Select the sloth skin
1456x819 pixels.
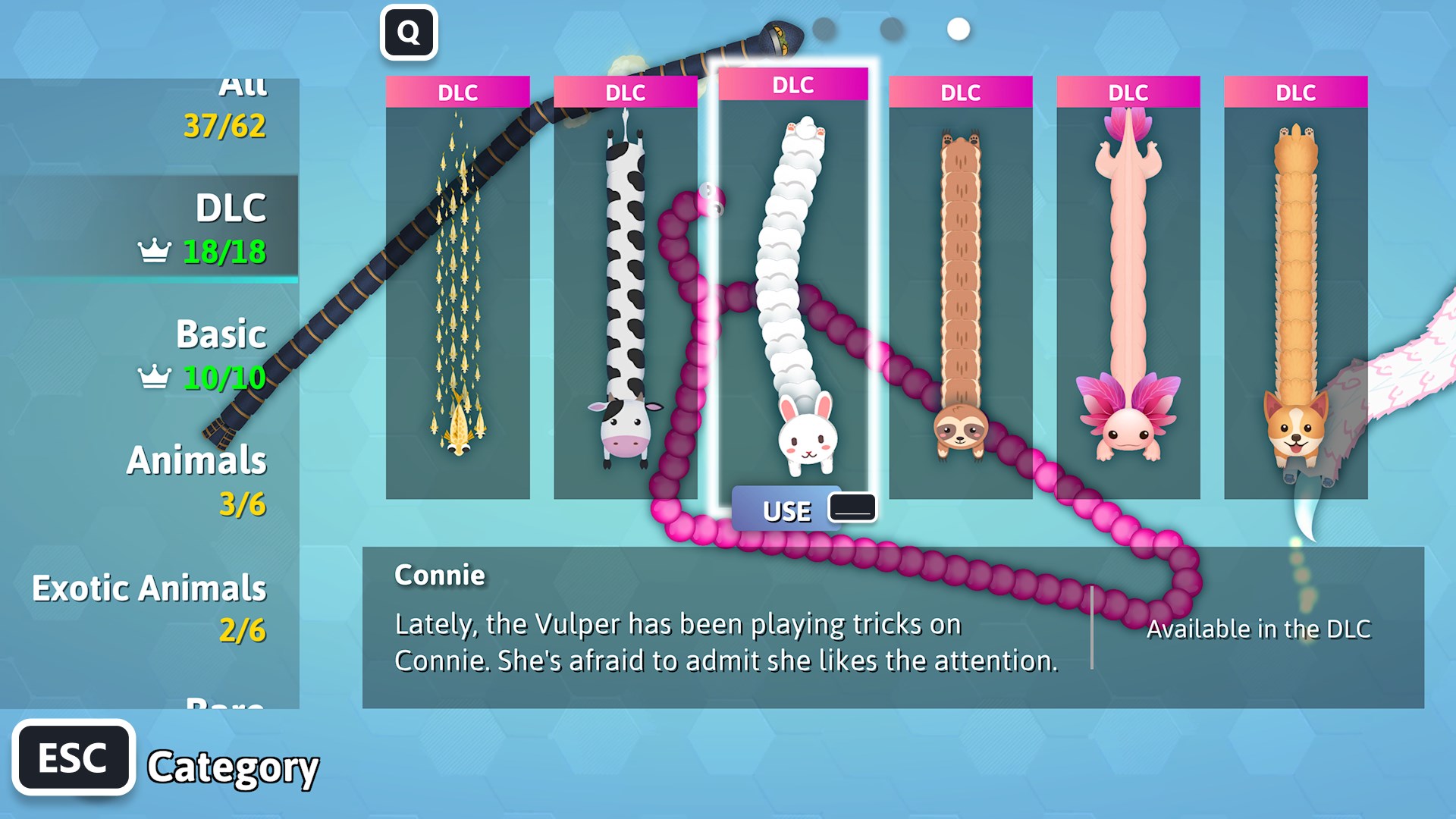pos(959,288)
